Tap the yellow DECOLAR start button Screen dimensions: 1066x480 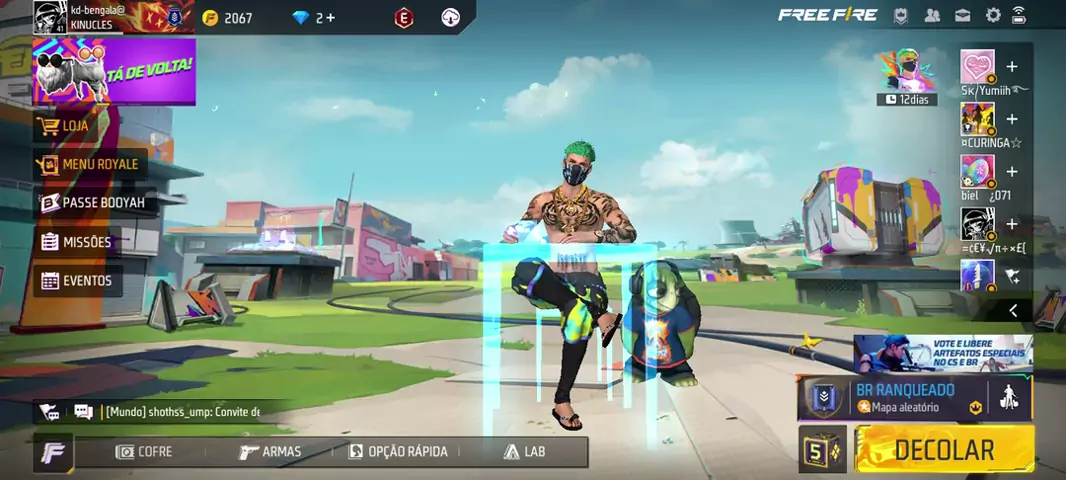click(x=944, y=450)
